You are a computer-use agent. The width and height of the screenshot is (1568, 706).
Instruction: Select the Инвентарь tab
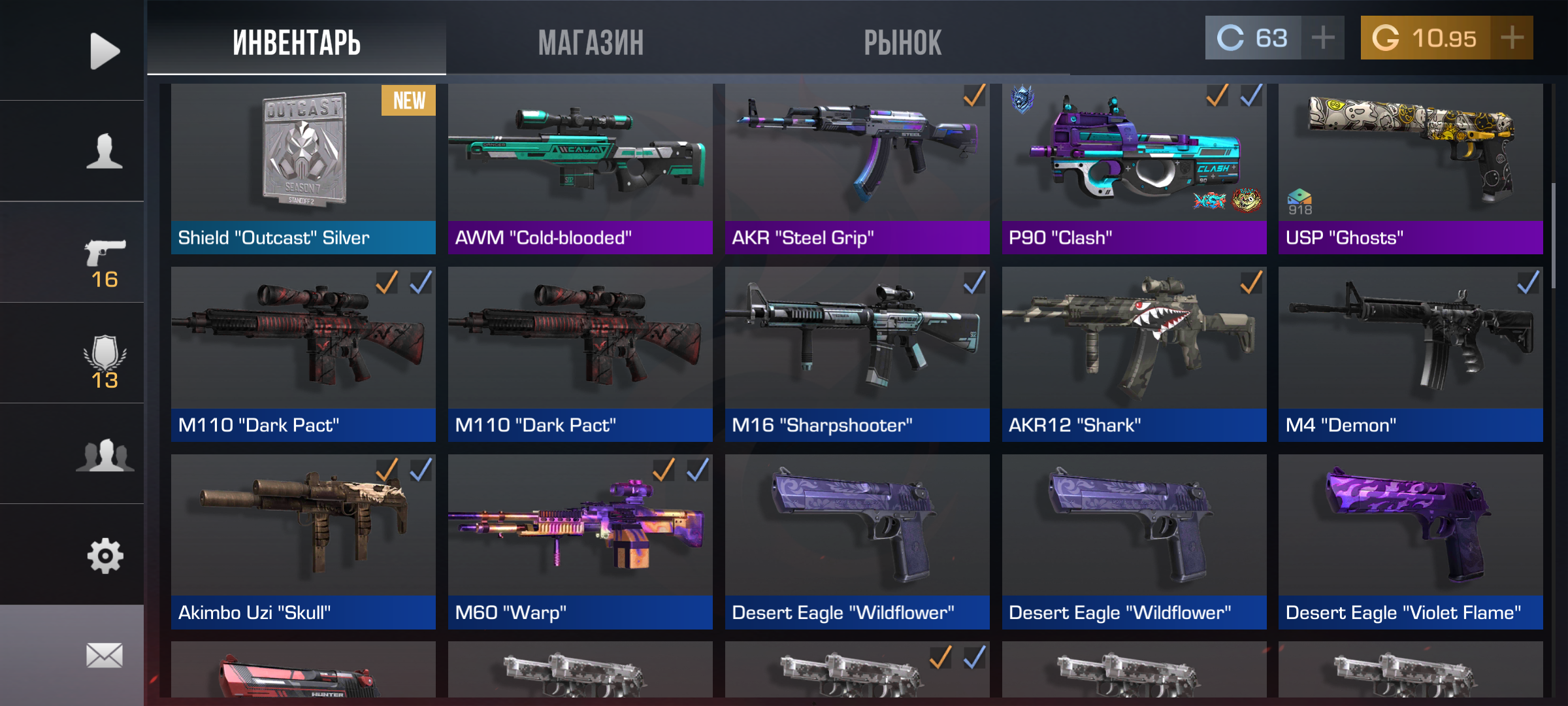click(297, 43)
